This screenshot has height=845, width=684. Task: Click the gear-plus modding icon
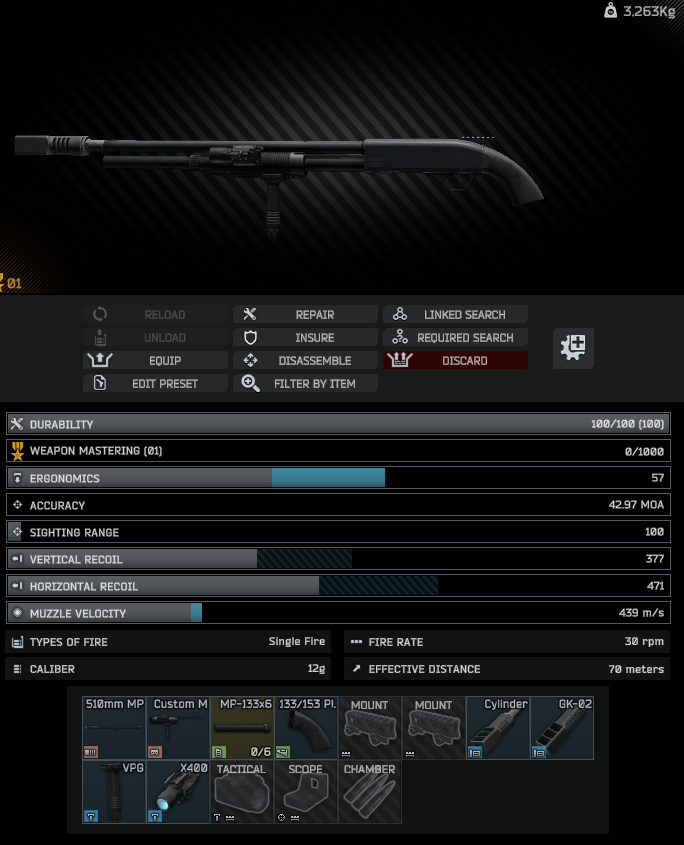click(574, 348)
